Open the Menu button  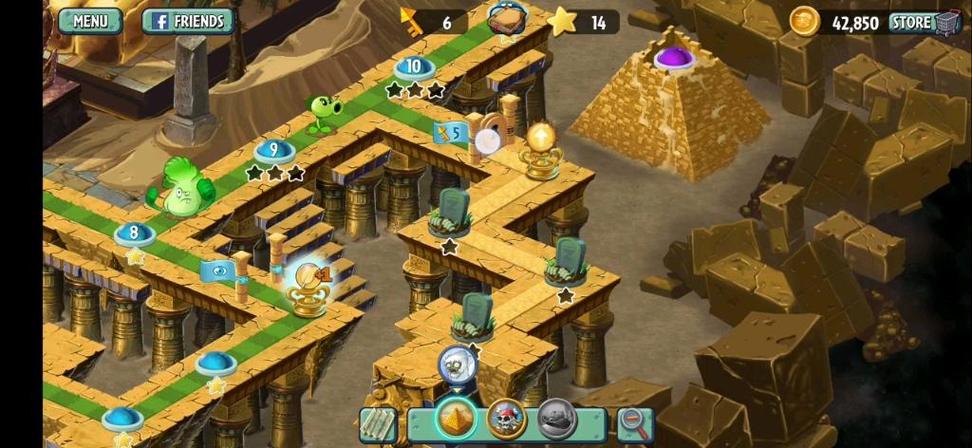point(89,21)
